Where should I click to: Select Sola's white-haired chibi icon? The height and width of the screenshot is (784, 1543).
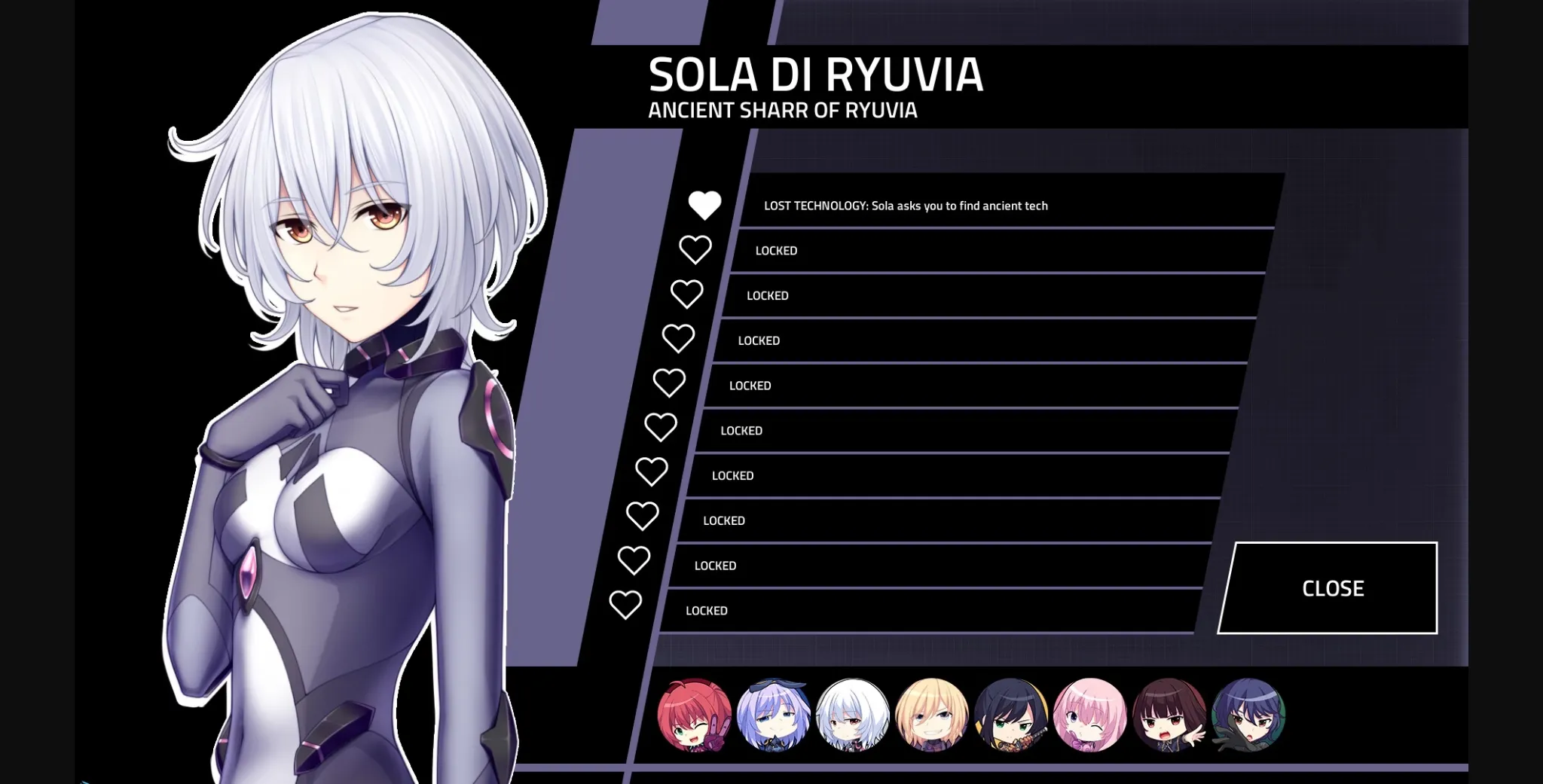pos(854,717)
